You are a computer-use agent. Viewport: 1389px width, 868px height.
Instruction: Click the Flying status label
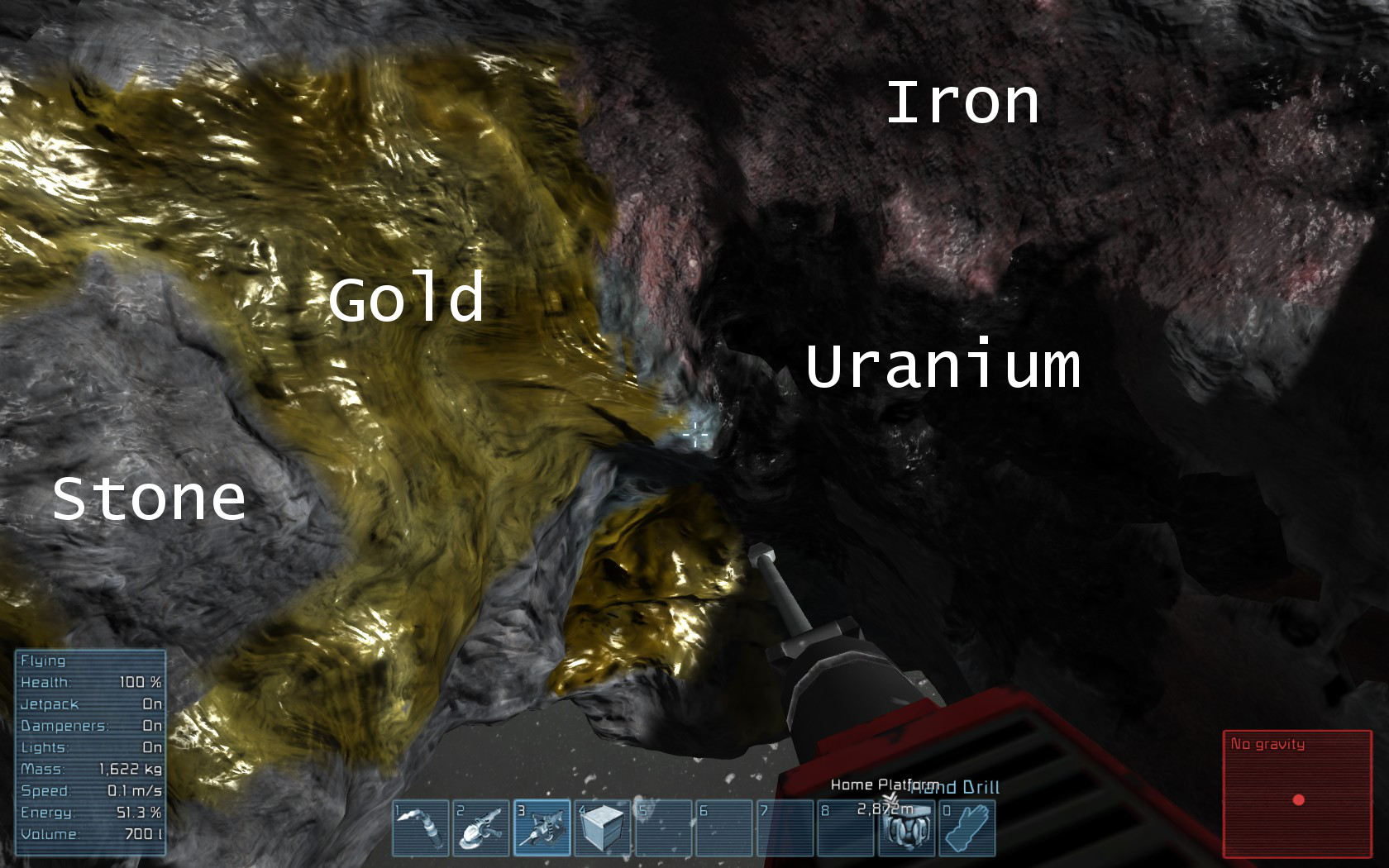click(46, 661)
